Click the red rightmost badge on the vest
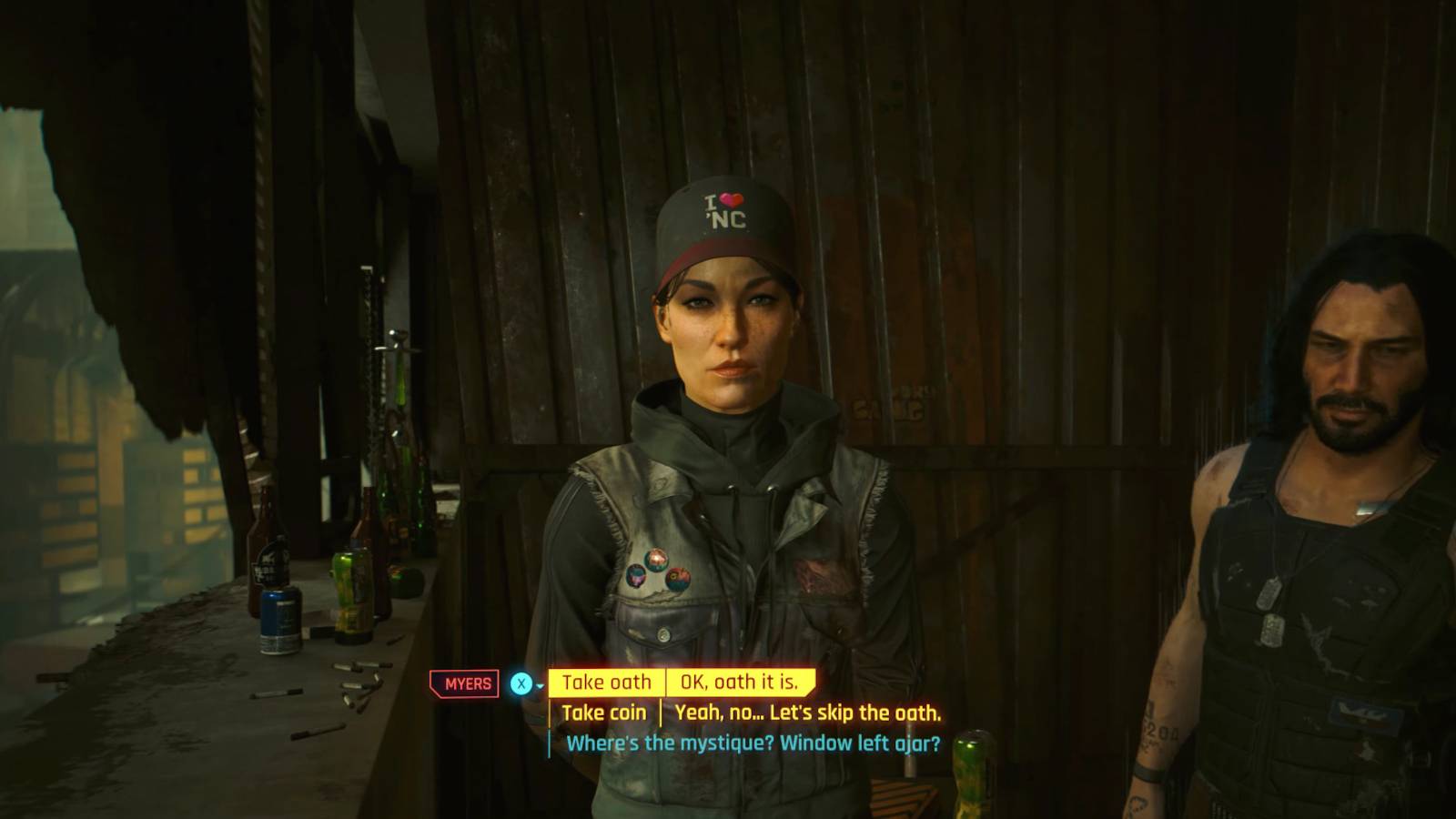The image size is (1456, 819). (x=678, y=580)
